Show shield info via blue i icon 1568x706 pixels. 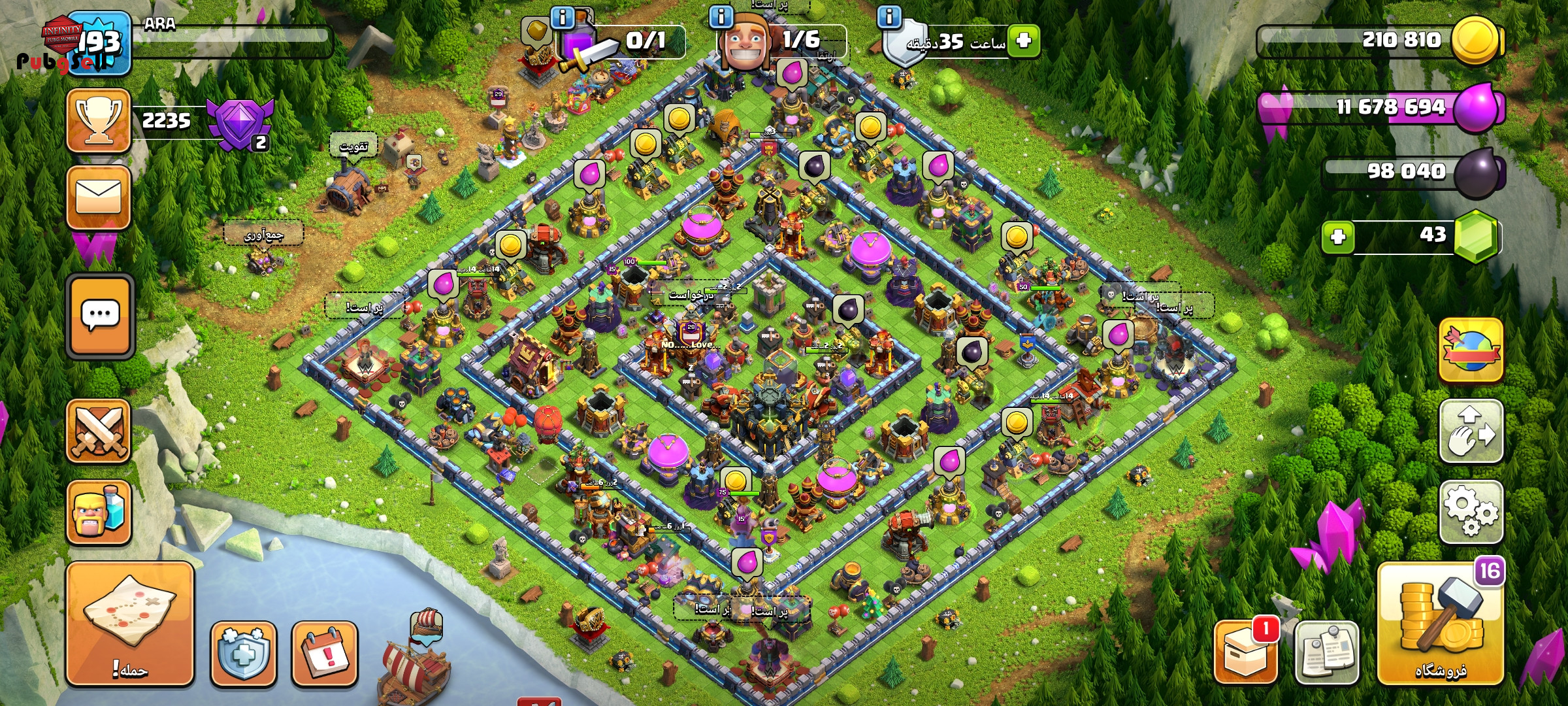click(x=889, y=16)
